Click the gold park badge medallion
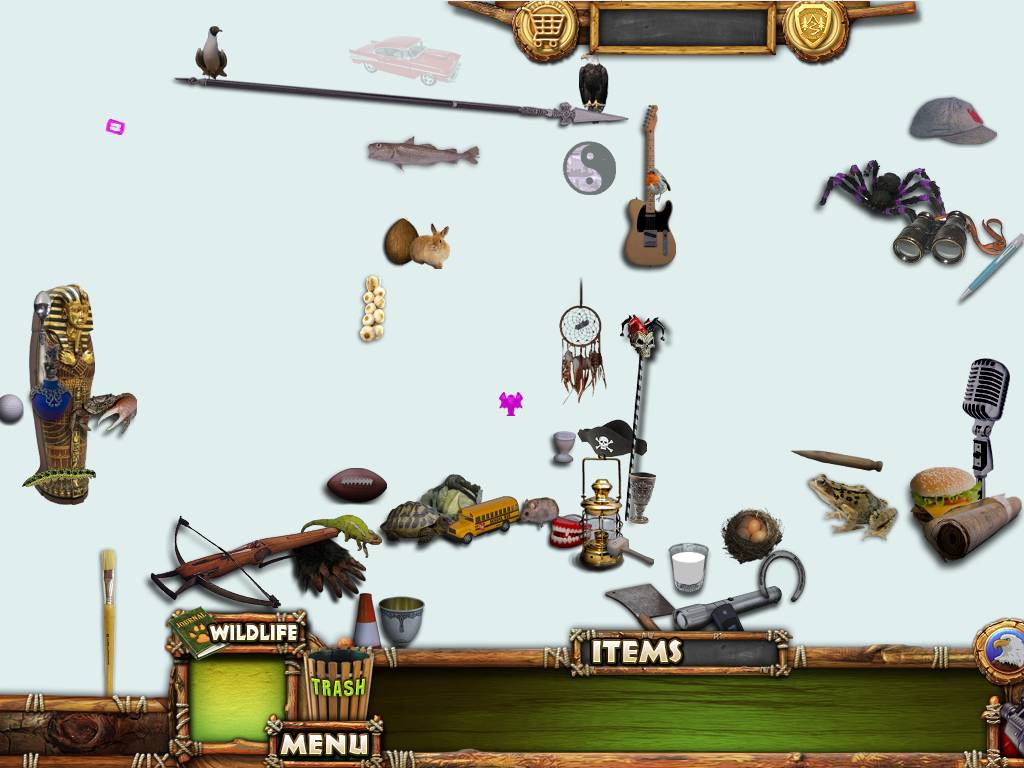 815,29
